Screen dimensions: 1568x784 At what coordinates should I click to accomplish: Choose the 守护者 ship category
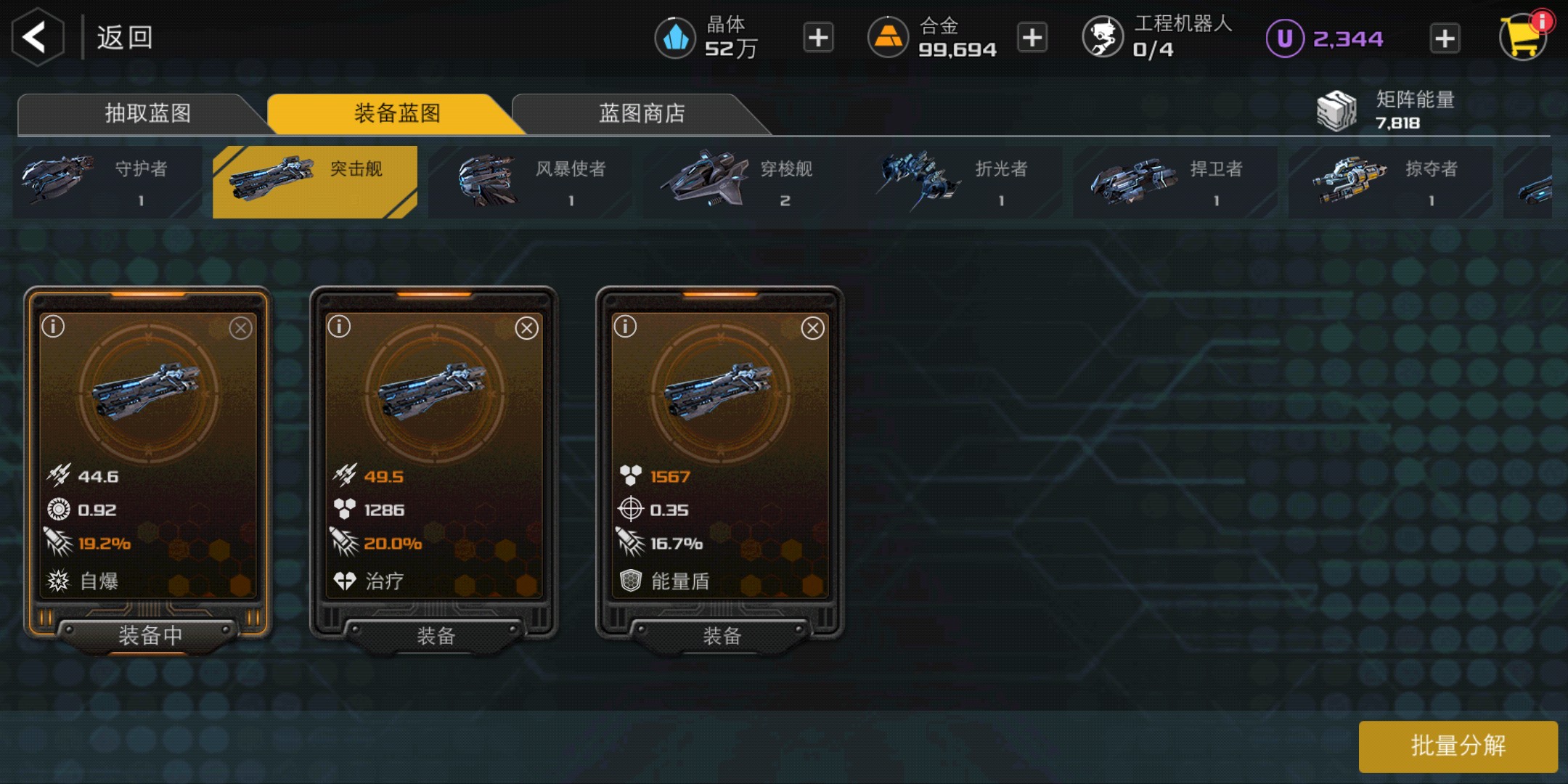coord(107,181)
